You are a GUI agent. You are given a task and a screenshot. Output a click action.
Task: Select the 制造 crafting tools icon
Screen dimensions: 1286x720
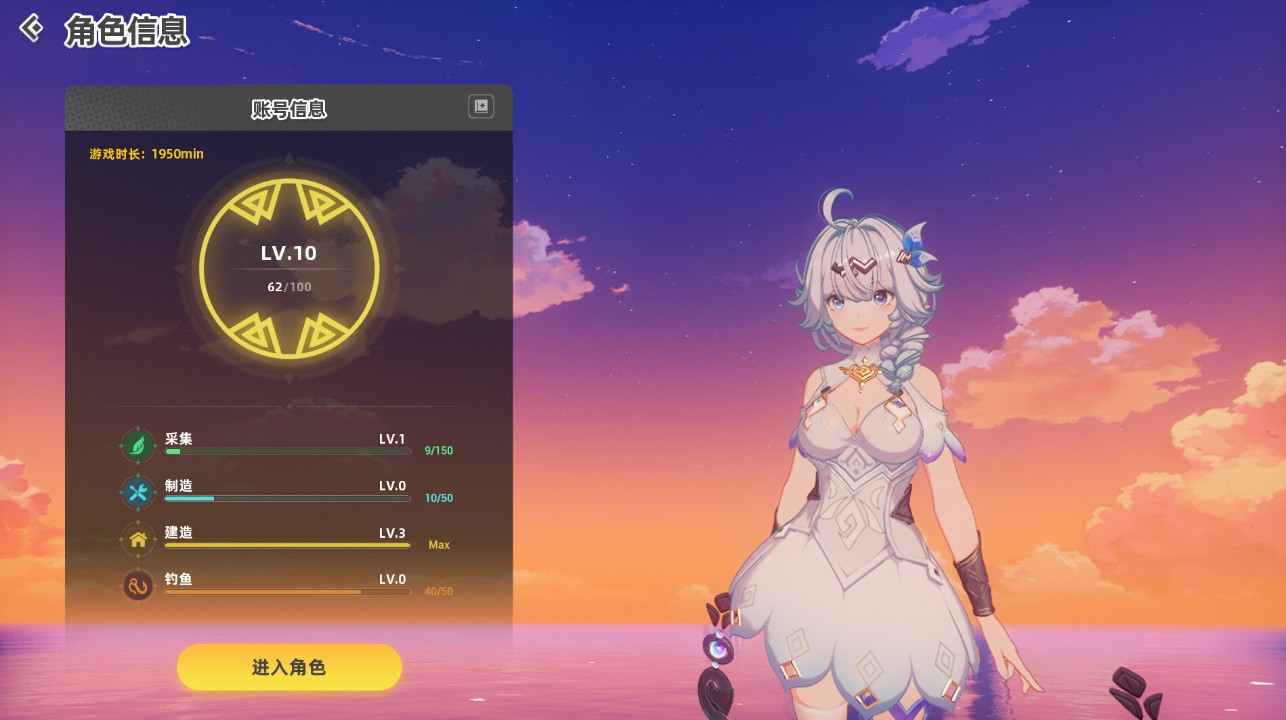tap(138, 492)
